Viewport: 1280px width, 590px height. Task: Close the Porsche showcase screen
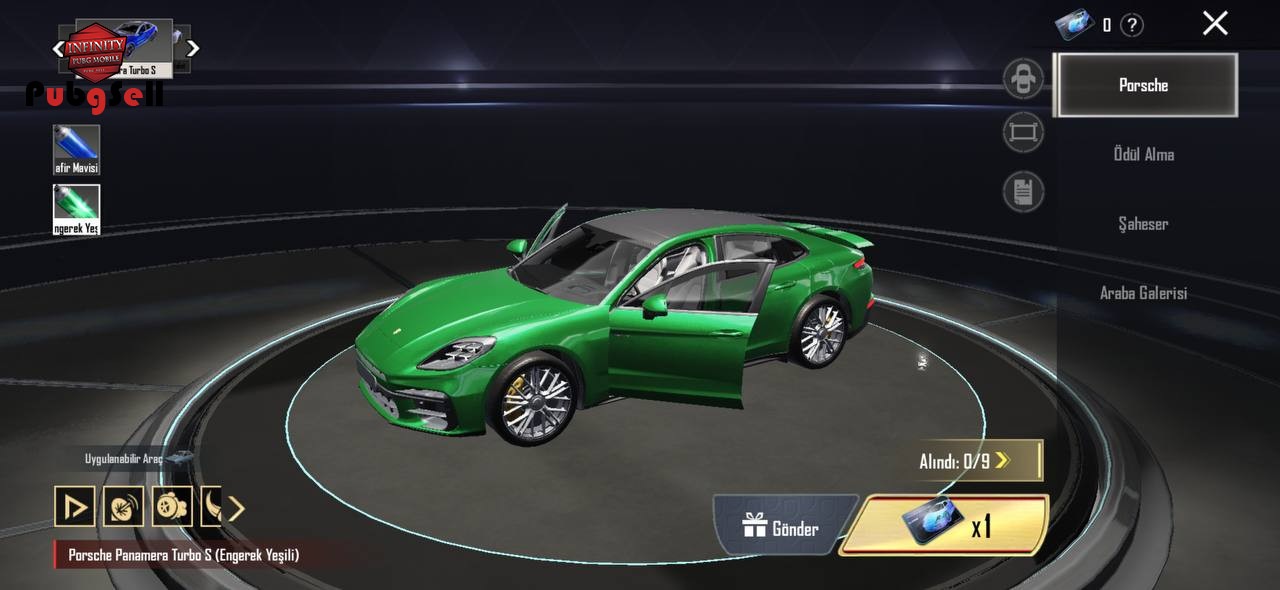coord(1214,24)
